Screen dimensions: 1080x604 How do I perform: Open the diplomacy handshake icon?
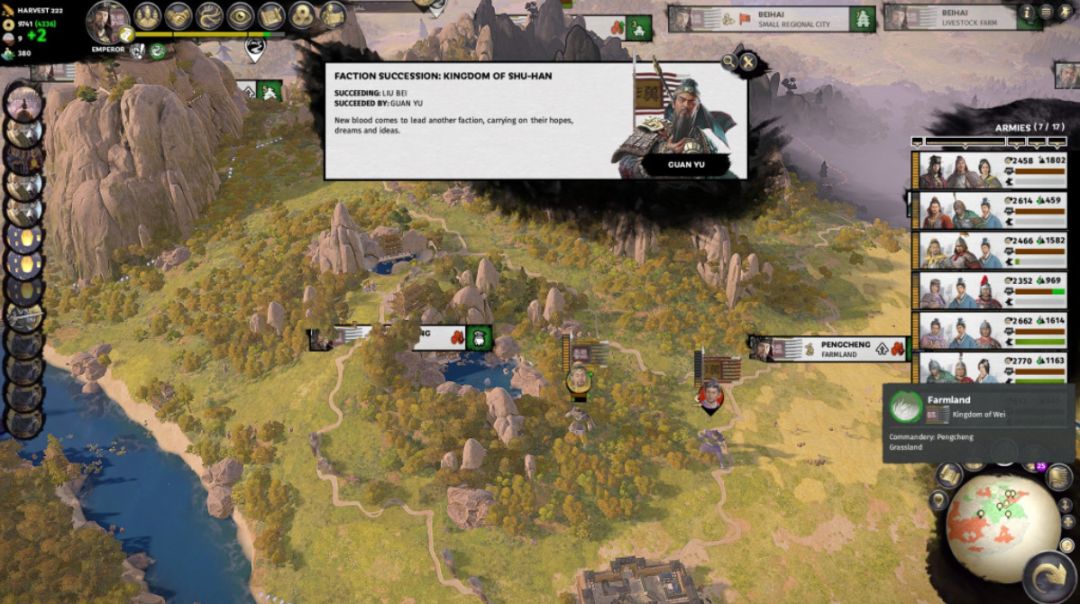[x=178, y=16]
